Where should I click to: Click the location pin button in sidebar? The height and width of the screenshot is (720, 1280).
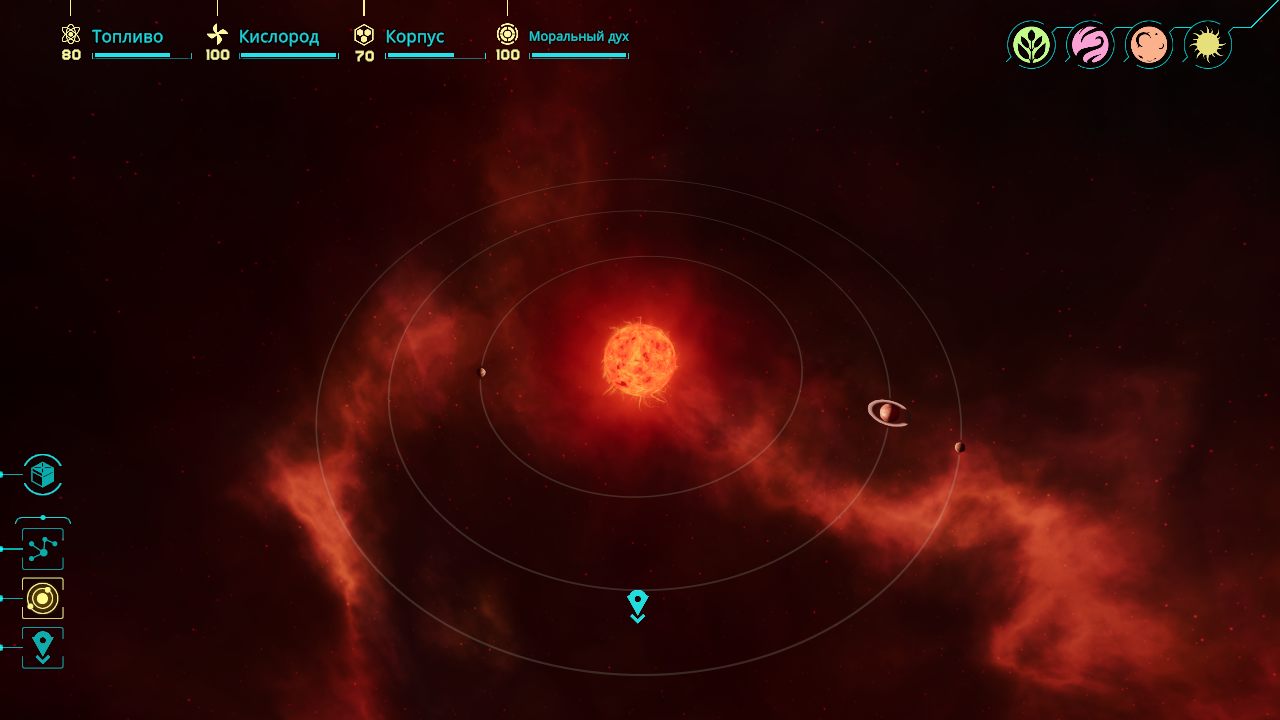pyautogui.click(x=42, y=647)
